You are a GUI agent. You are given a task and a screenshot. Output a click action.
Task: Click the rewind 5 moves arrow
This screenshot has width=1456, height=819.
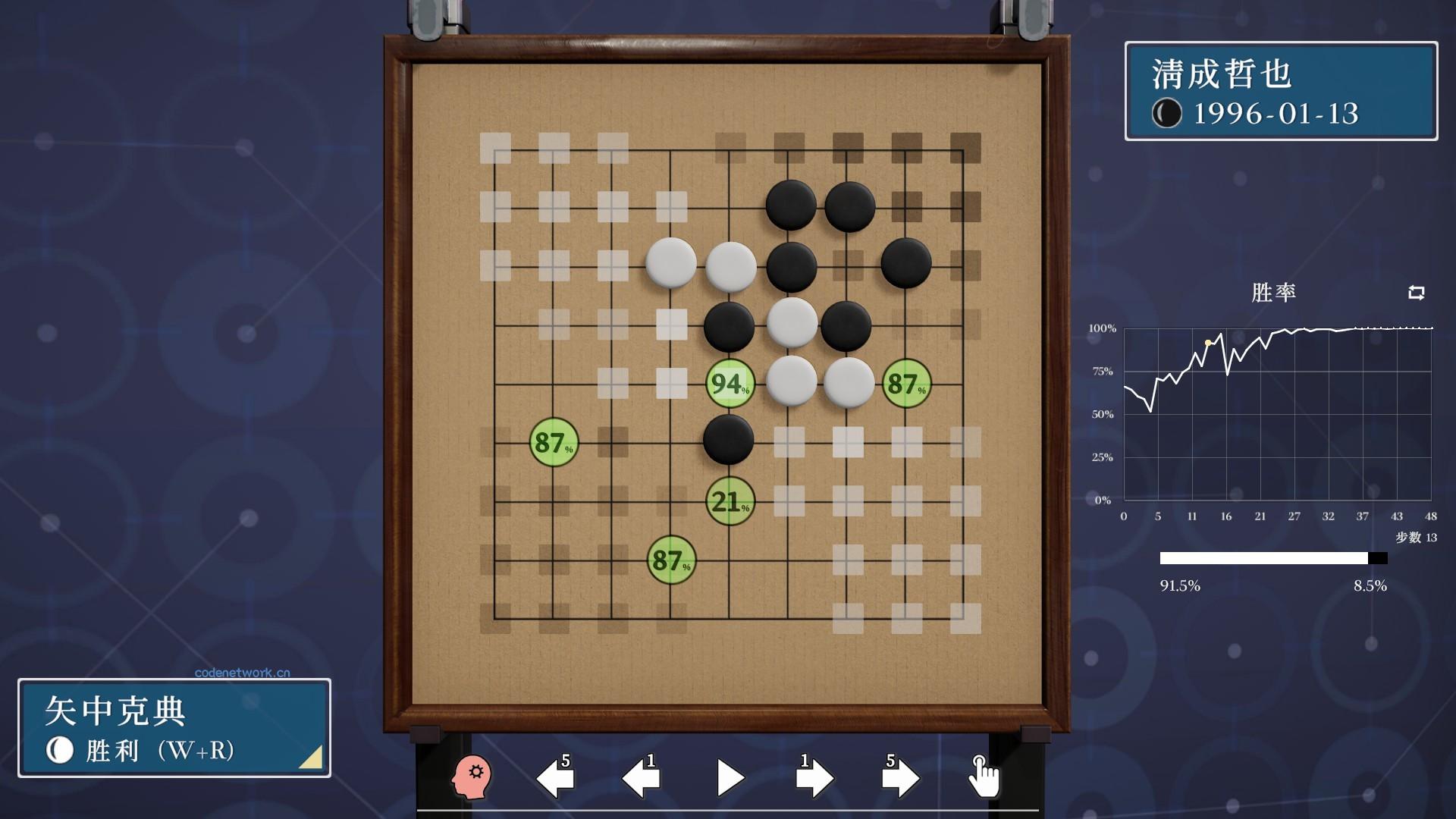pos(556,775)
